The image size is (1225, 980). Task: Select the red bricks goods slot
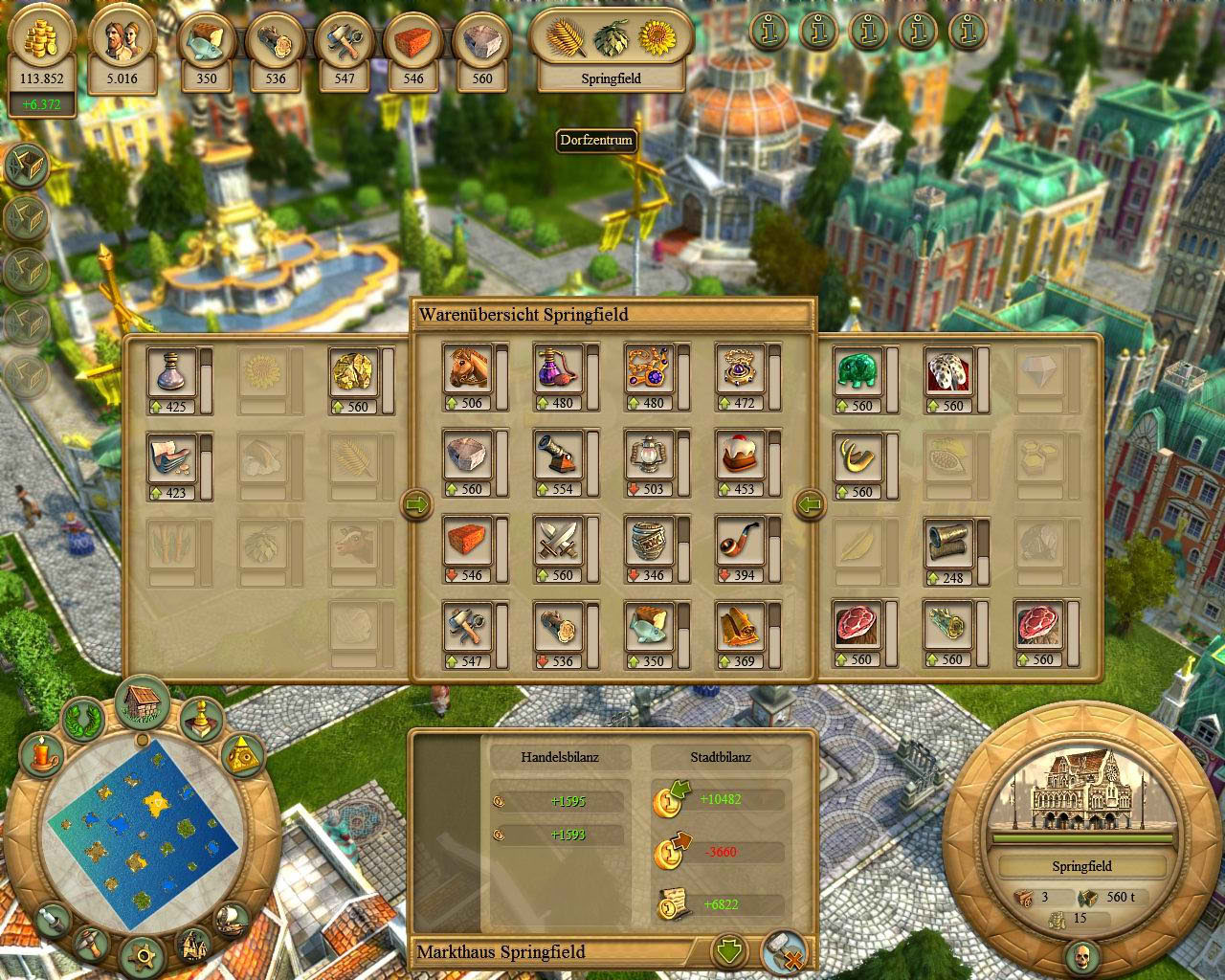click(x=467, y=542)
